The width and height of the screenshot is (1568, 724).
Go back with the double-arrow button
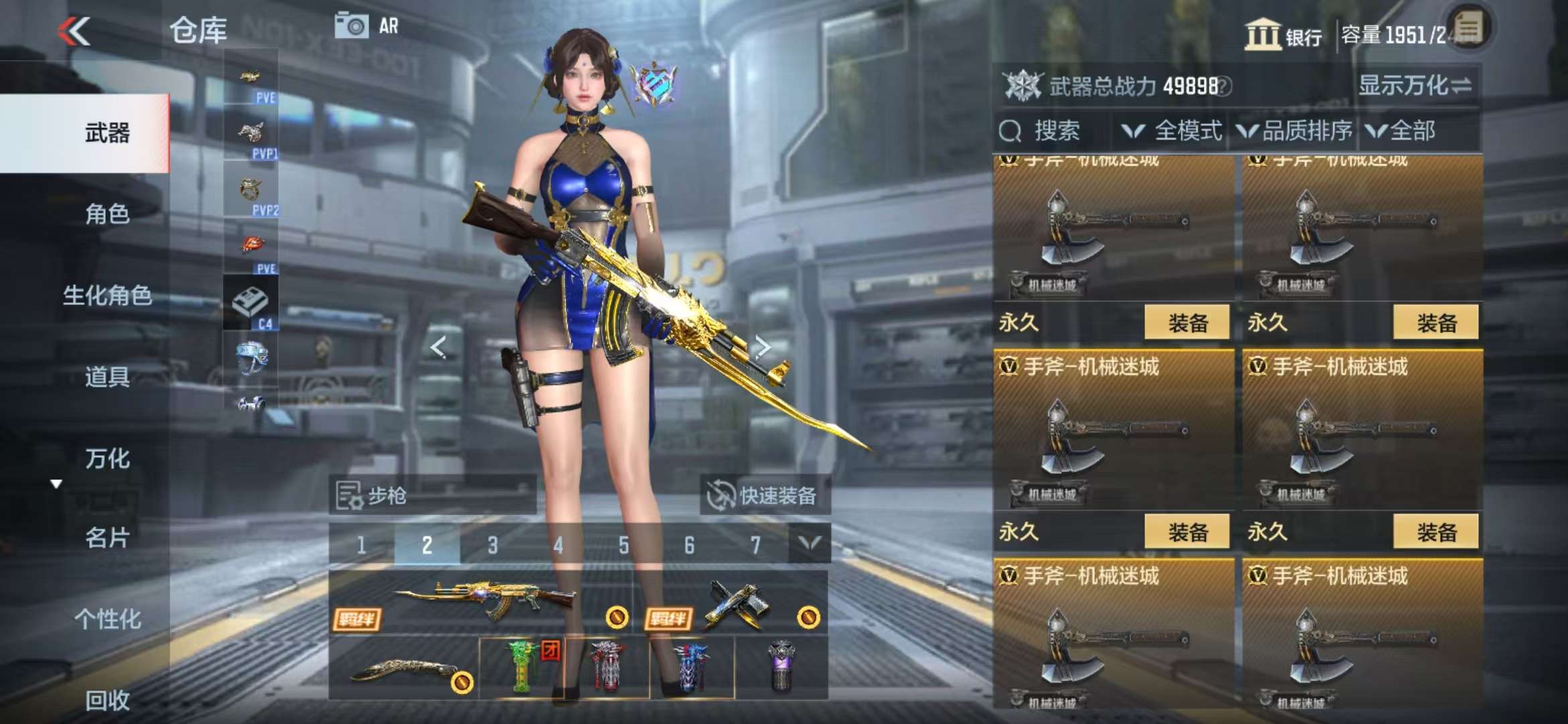pos(74,31)
